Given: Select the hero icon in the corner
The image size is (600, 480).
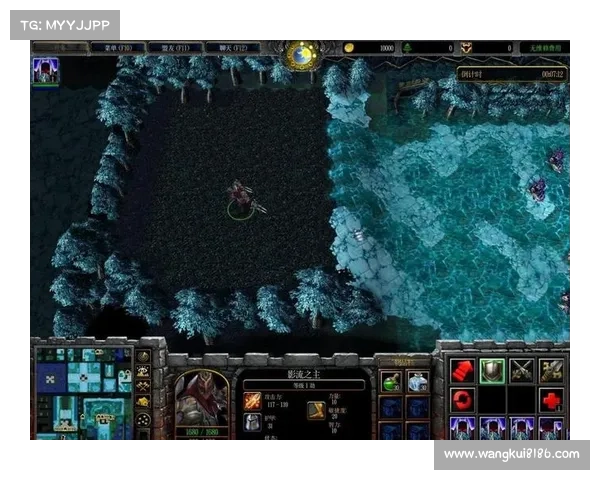Looking at the screenshot, I should [x=45, y=70].
